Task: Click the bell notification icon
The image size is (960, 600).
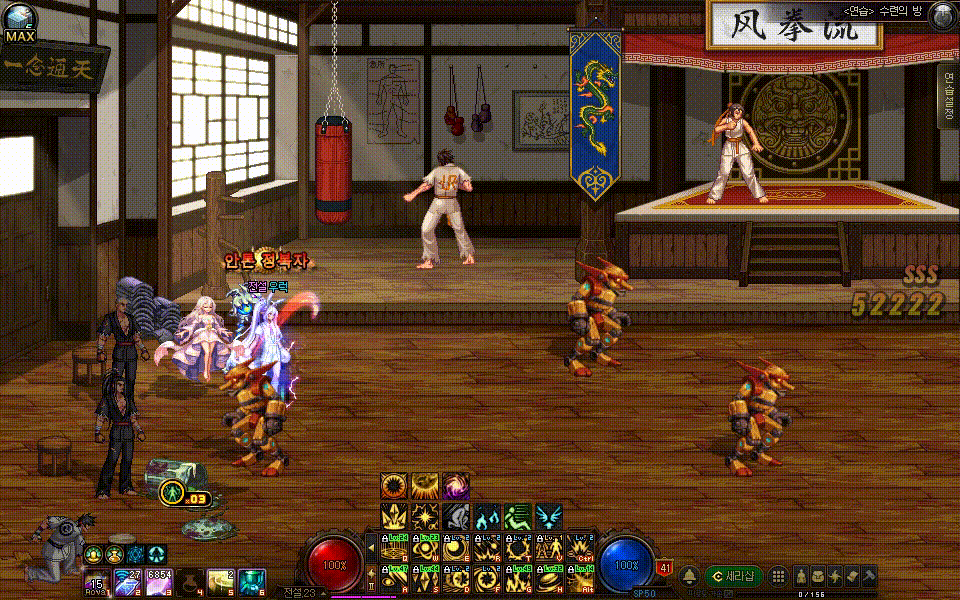Action: coord(690,576)
